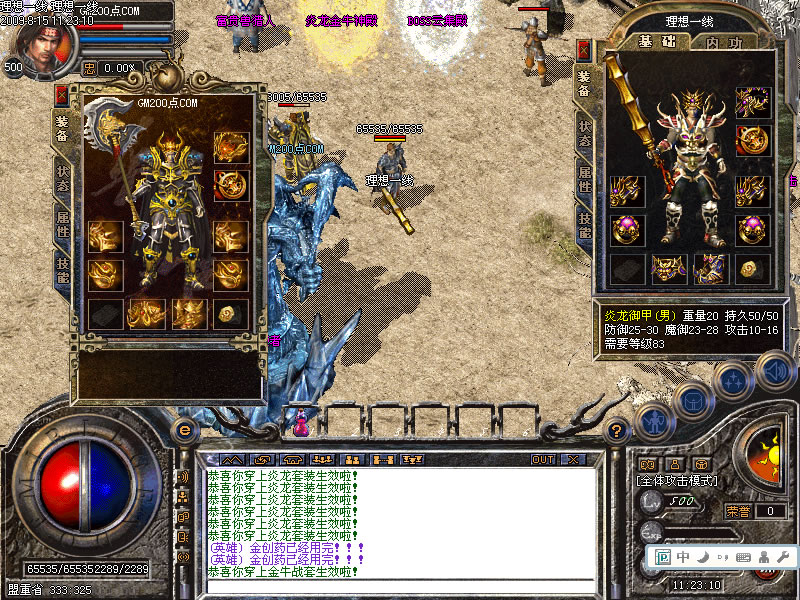Viewport: 800px width, 600px height.
Task: Click the pink potion in the belt slot
Action: pyautogui.click(x=301, y=422)
